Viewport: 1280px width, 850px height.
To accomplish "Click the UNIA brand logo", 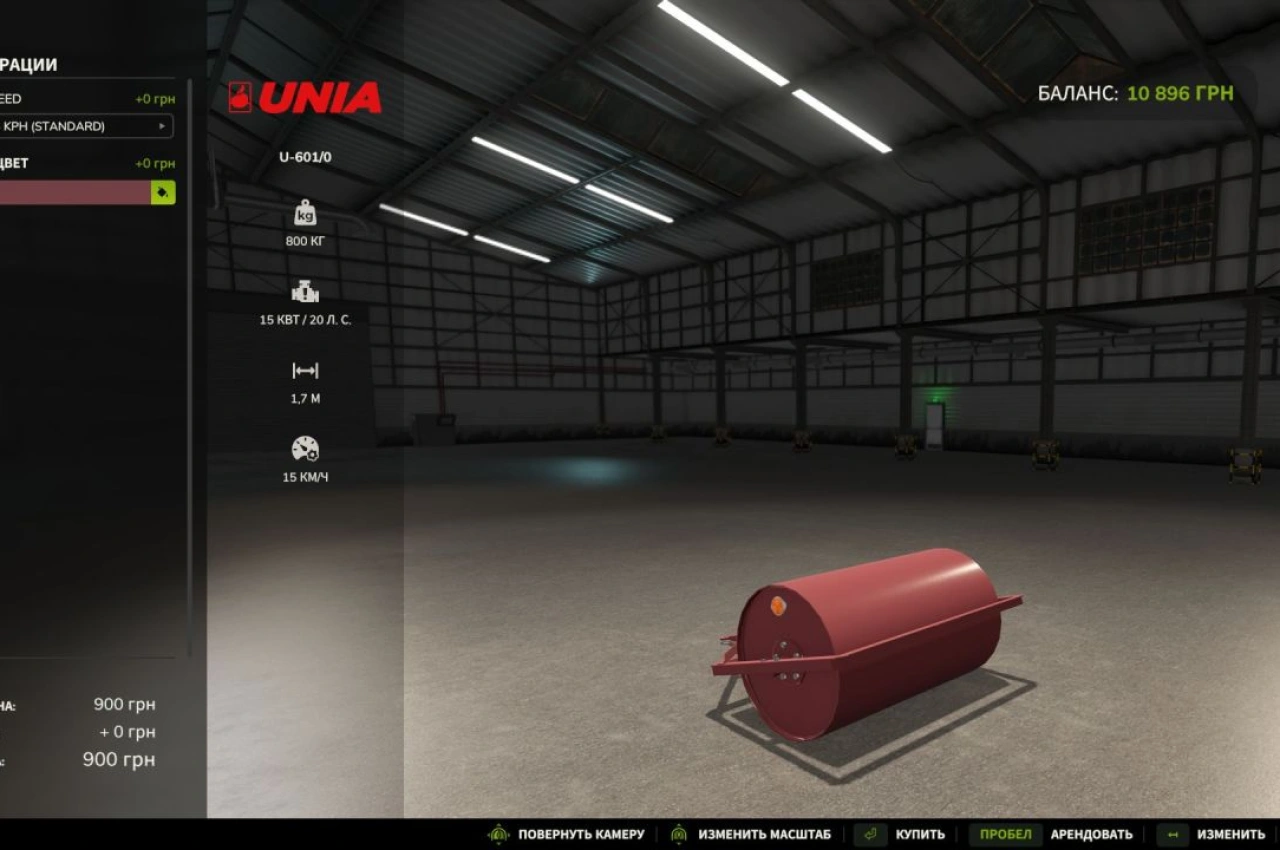I will pyautogui.click(x=305, y=98).
